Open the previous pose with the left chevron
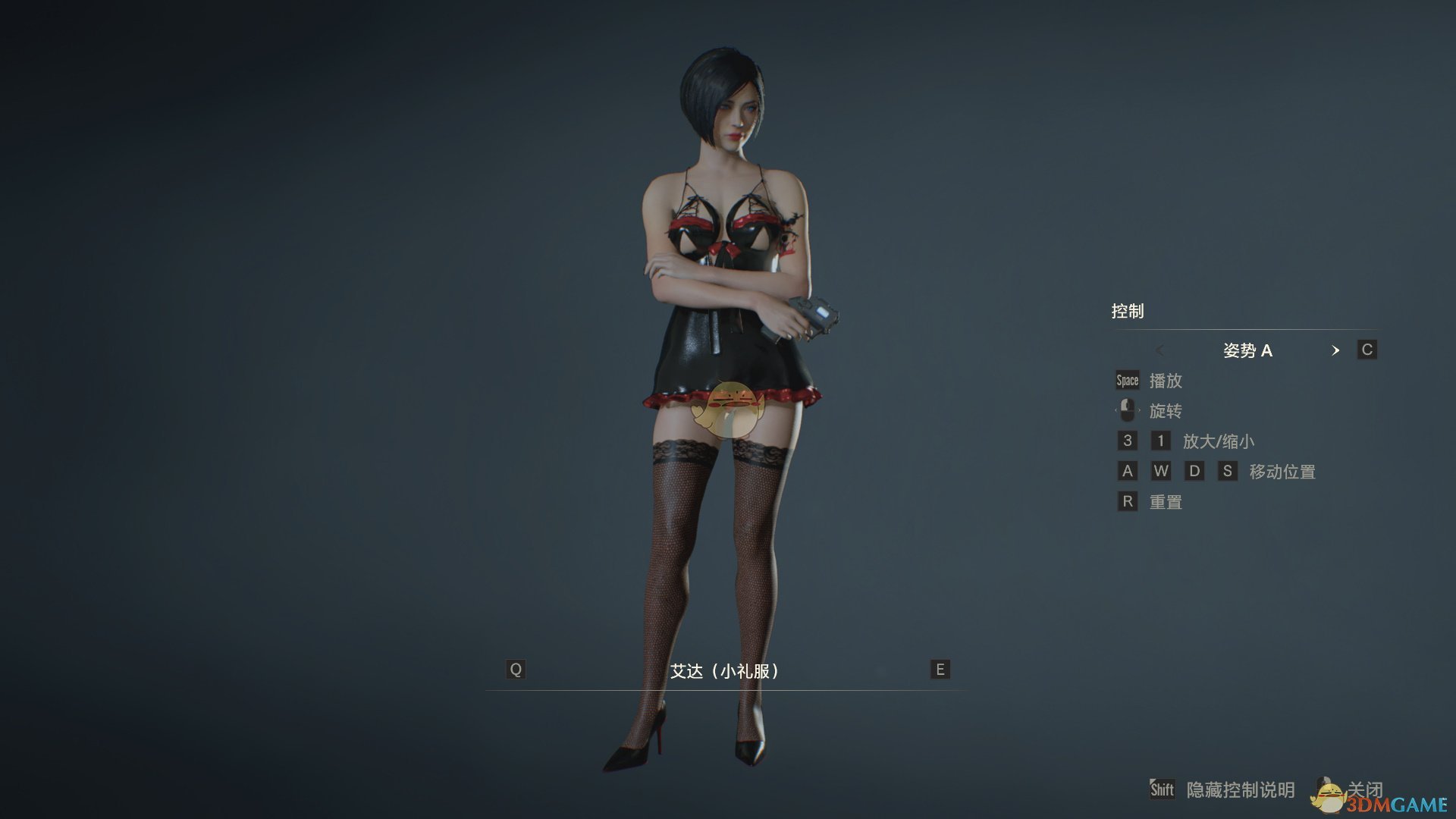Screen dimensions: 1456x819 point(1160,350)
